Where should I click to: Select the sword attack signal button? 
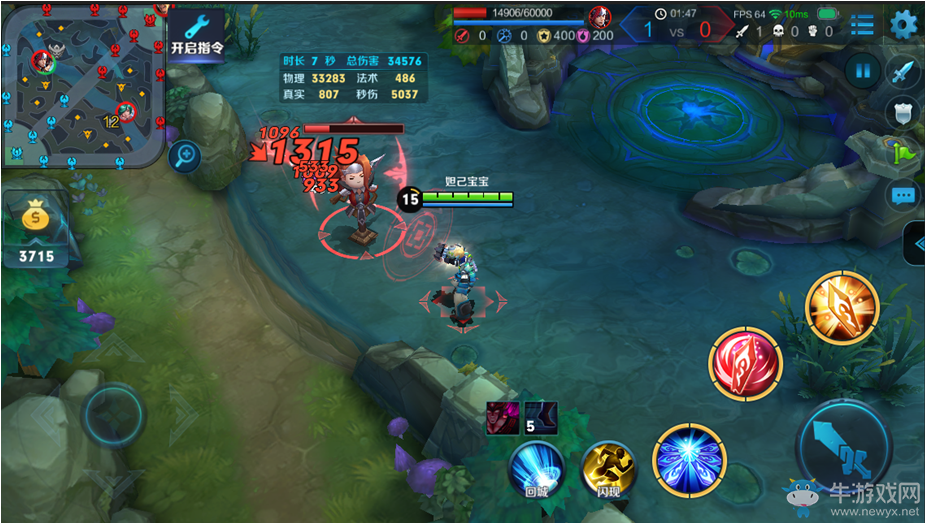click(903, 72)
